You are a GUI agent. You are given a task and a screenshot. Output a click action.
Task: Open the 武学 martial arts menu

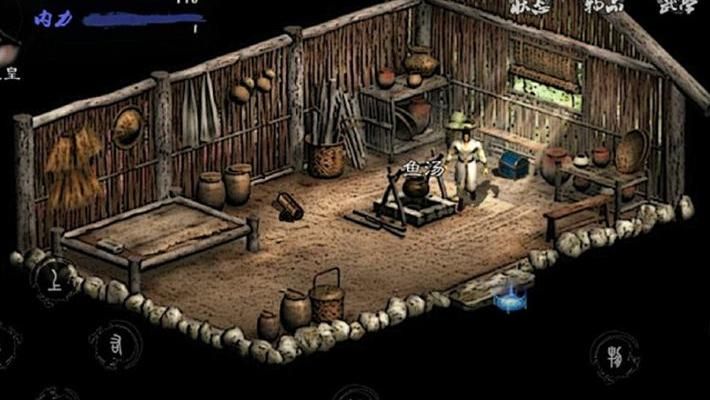coord(677,7)
